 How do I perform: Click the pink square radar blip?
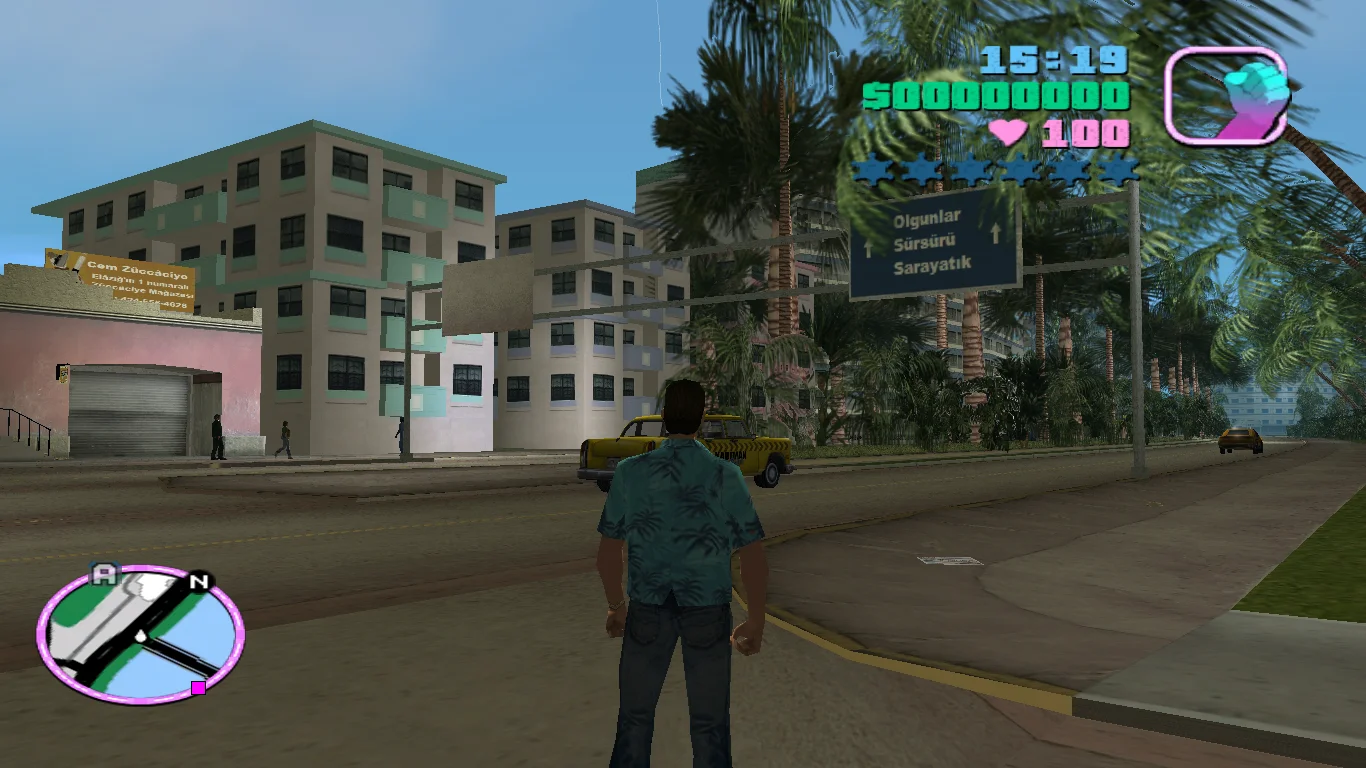tap(198, 687)
